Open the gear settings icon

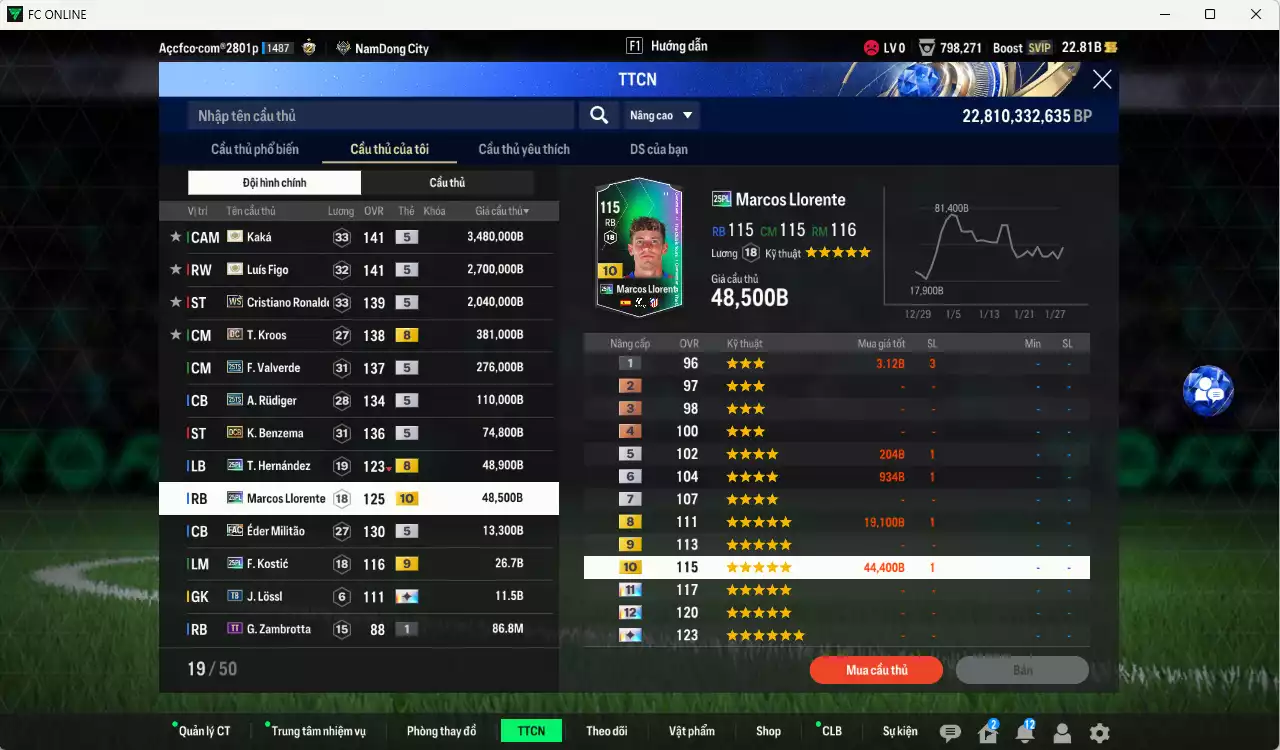pos(1099,733)
